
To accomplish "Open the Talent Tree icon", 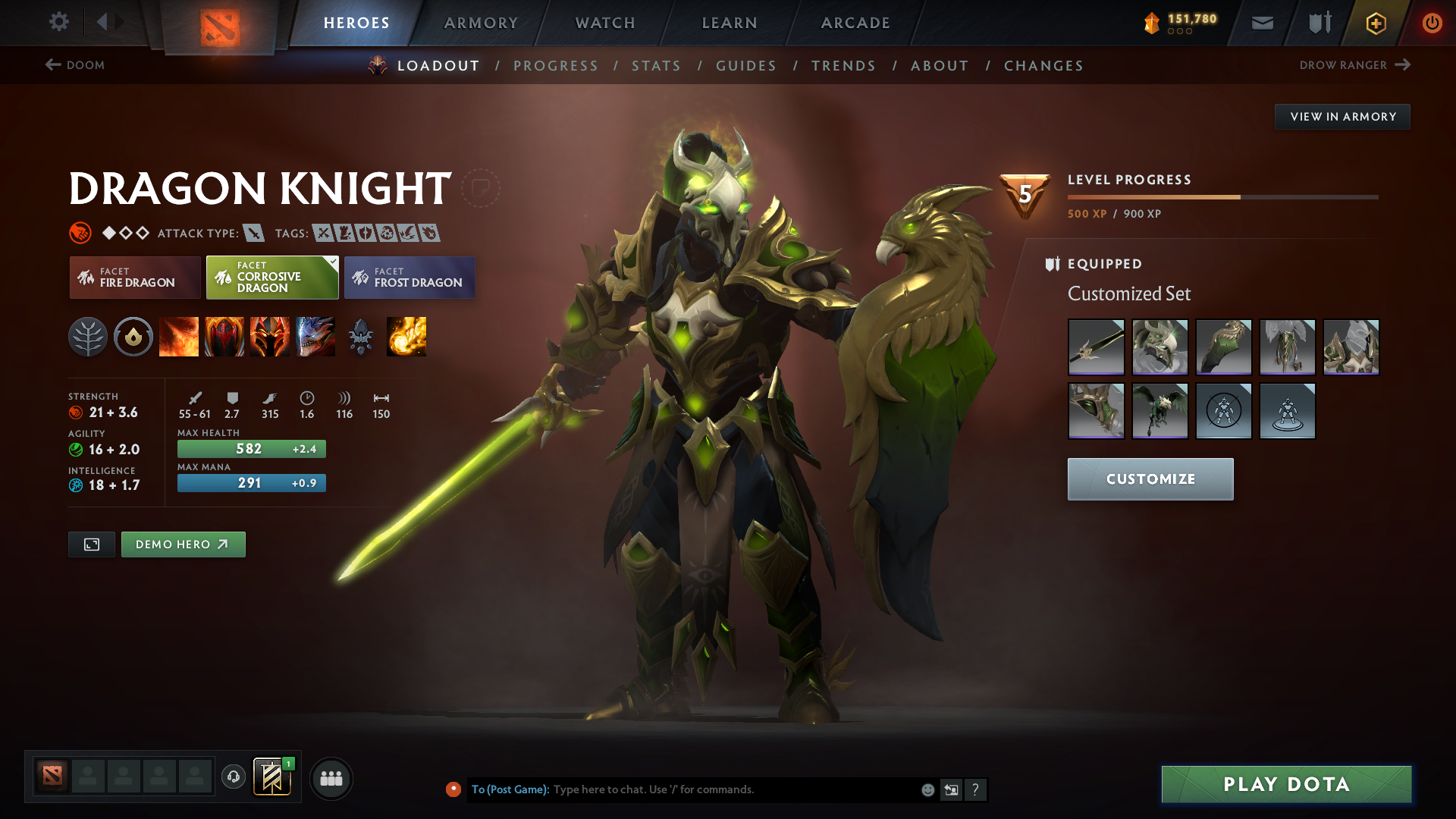I will (88, 337).
